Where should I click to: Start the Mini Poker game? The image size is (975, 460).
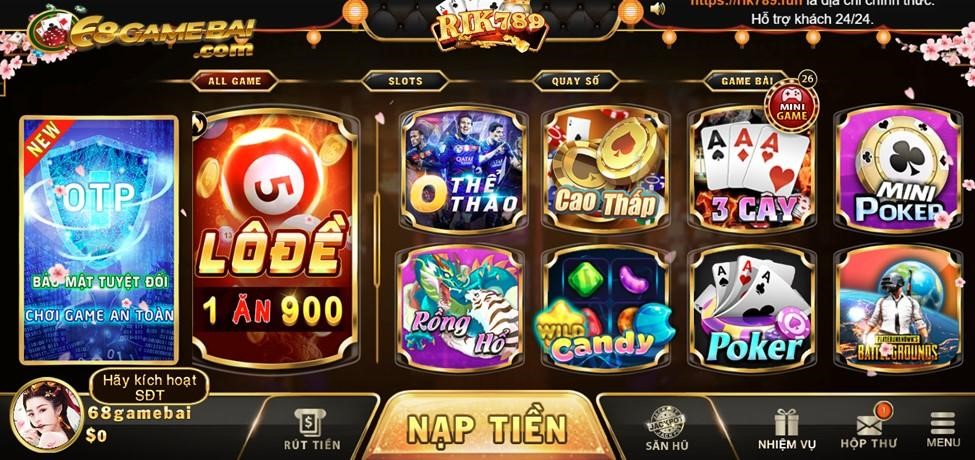click(893, 168)
